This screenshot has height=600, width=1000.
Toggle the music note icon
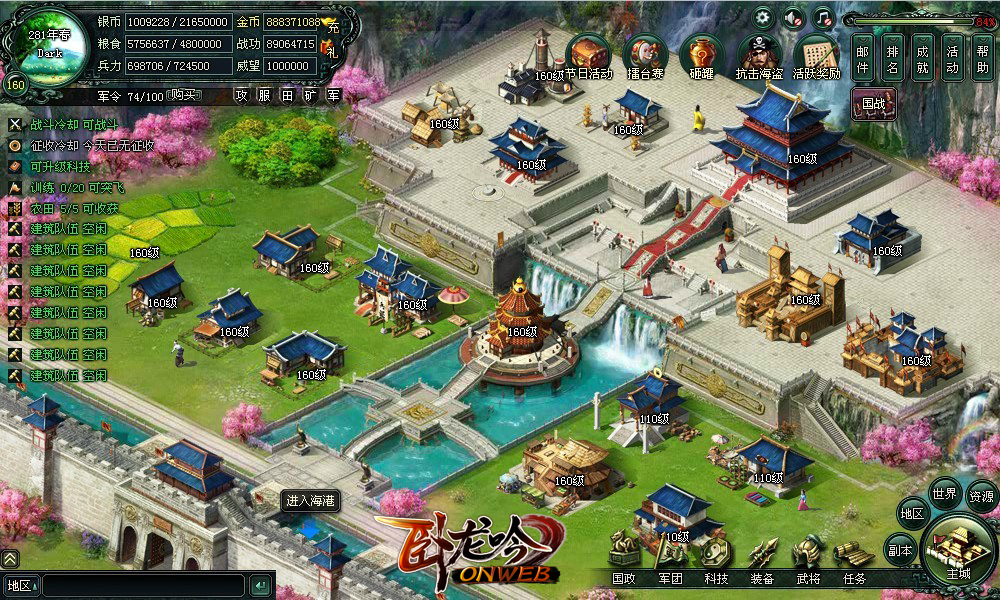pyautogui.click(x=822, y=17)
